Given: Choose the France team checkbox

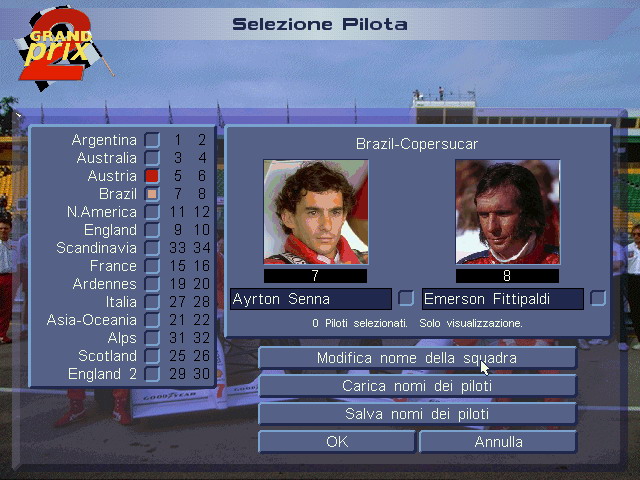Looking at the screenshot, I should (x=152, y=266).
